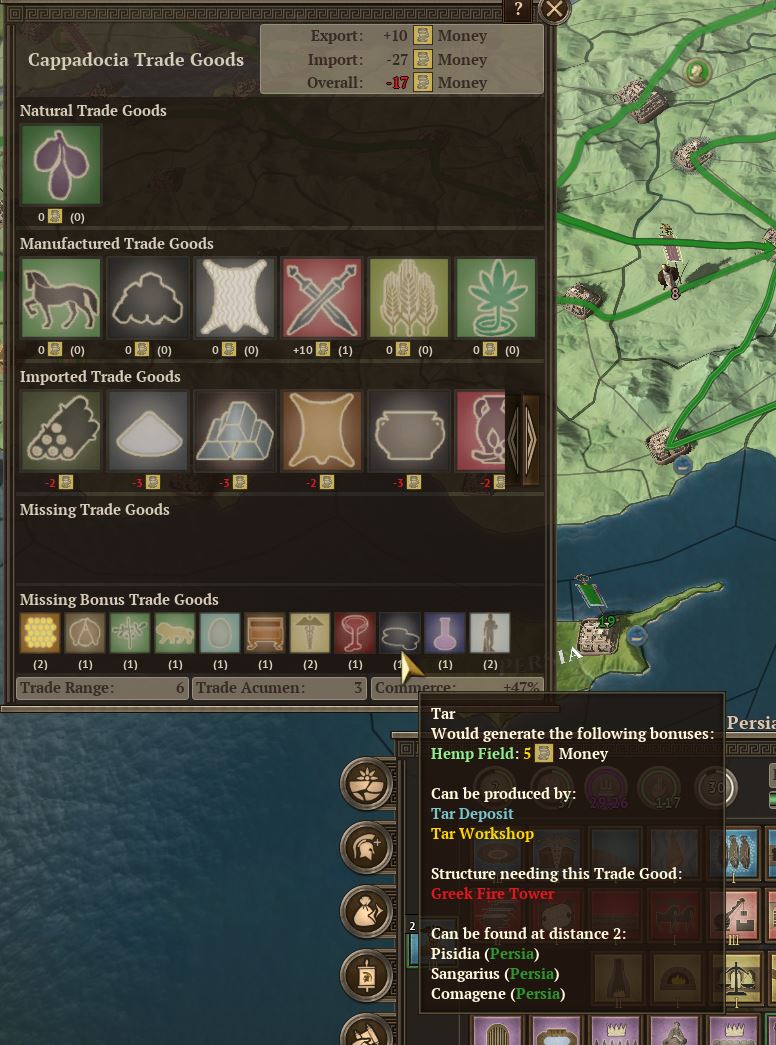Select the purple figs natural trade good
Viewport: 776px width, 1045px height.
click(x=61, y=165)
